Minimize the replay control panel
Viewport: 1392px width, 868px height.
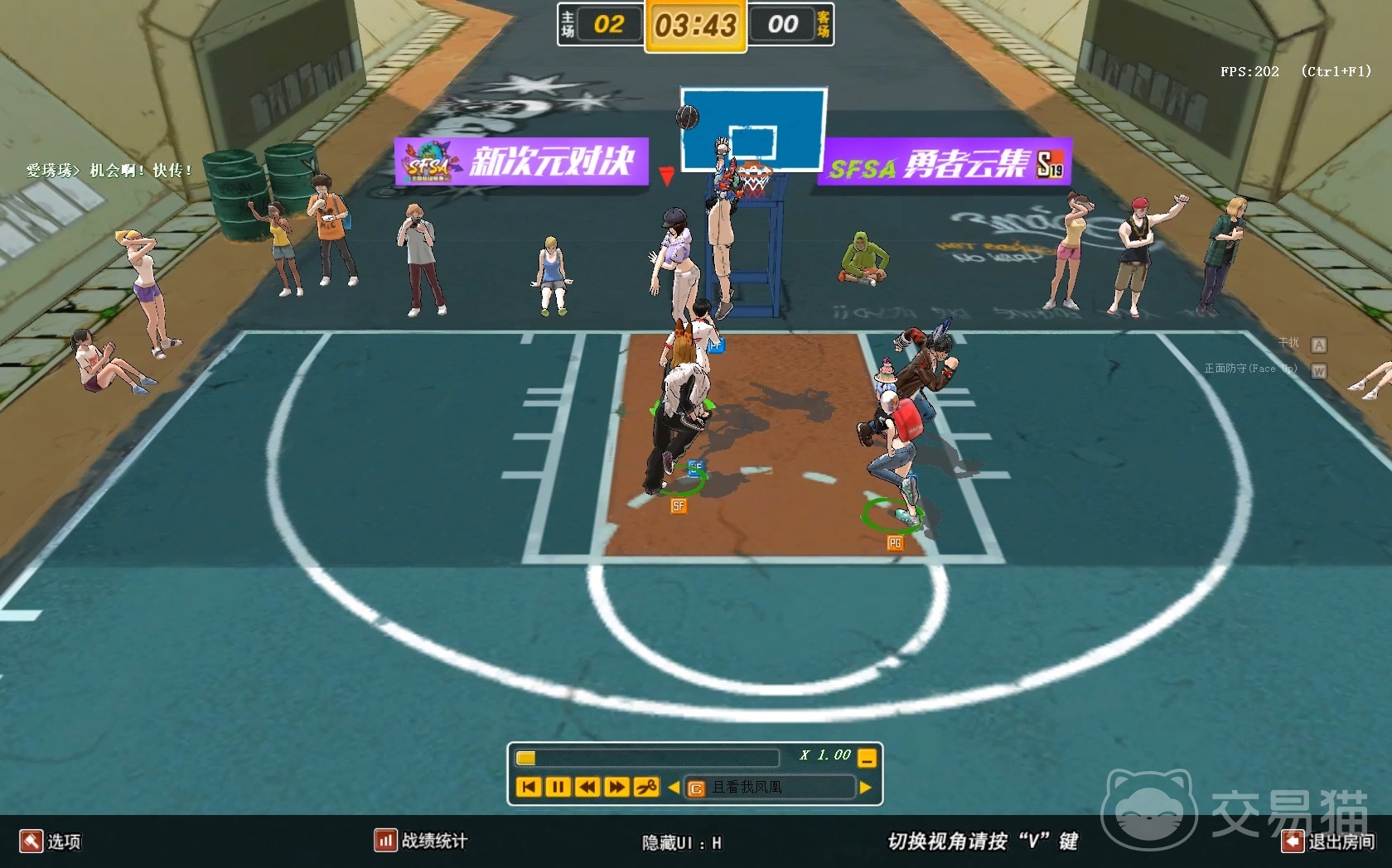pyautogui.click(x=867, y=757)
